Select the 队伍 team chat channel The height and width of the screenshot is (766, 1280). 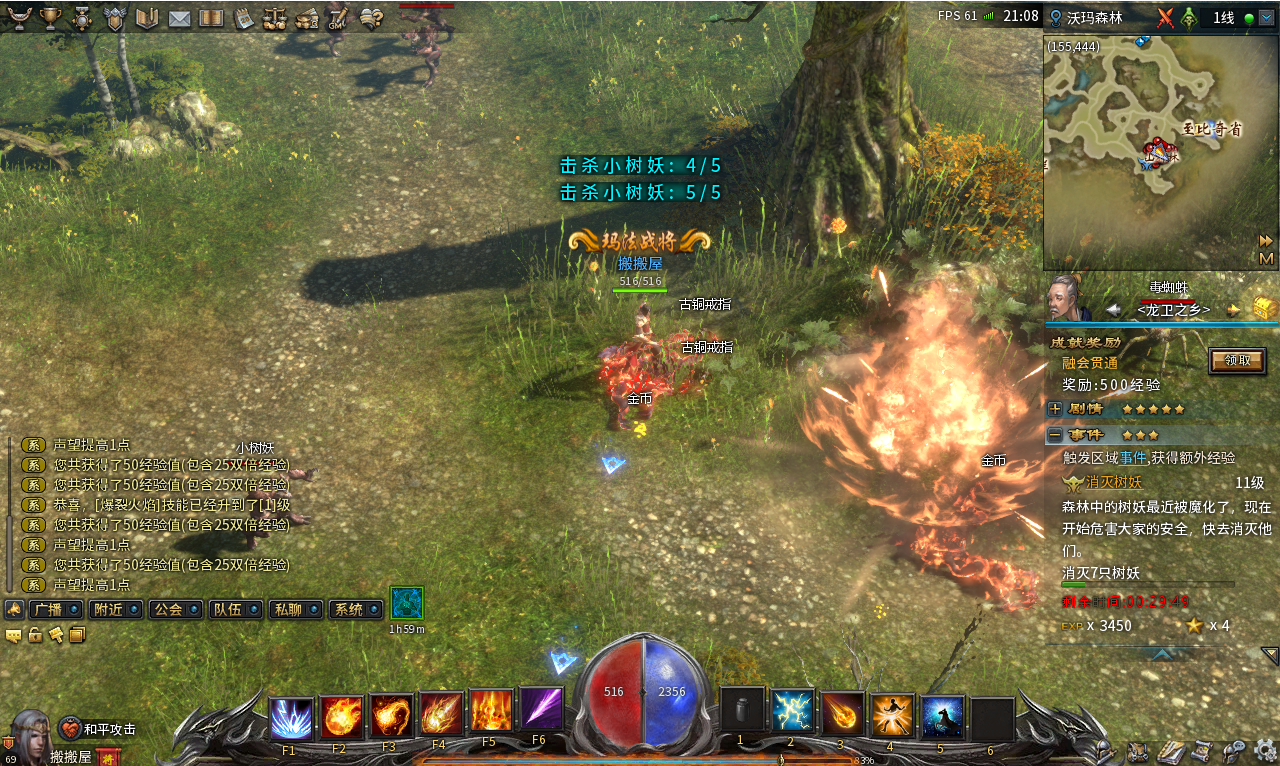[x=235, y=609]
